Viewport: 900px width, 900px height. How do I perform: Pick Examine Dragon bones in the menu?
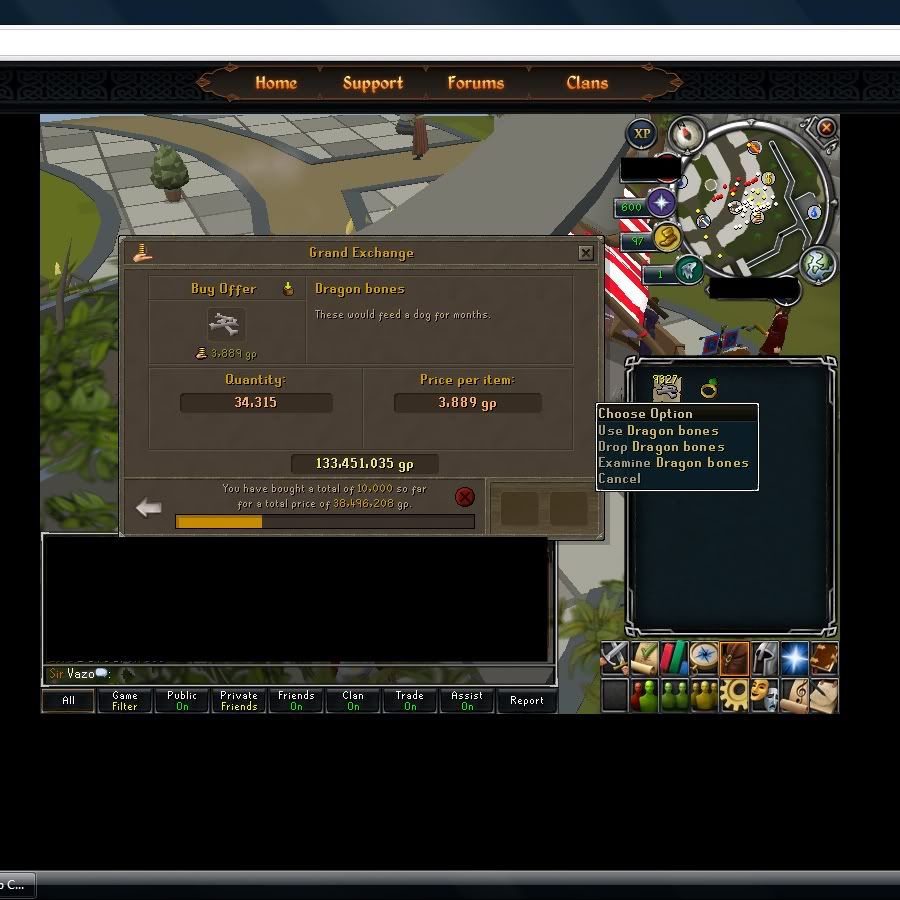673,463
